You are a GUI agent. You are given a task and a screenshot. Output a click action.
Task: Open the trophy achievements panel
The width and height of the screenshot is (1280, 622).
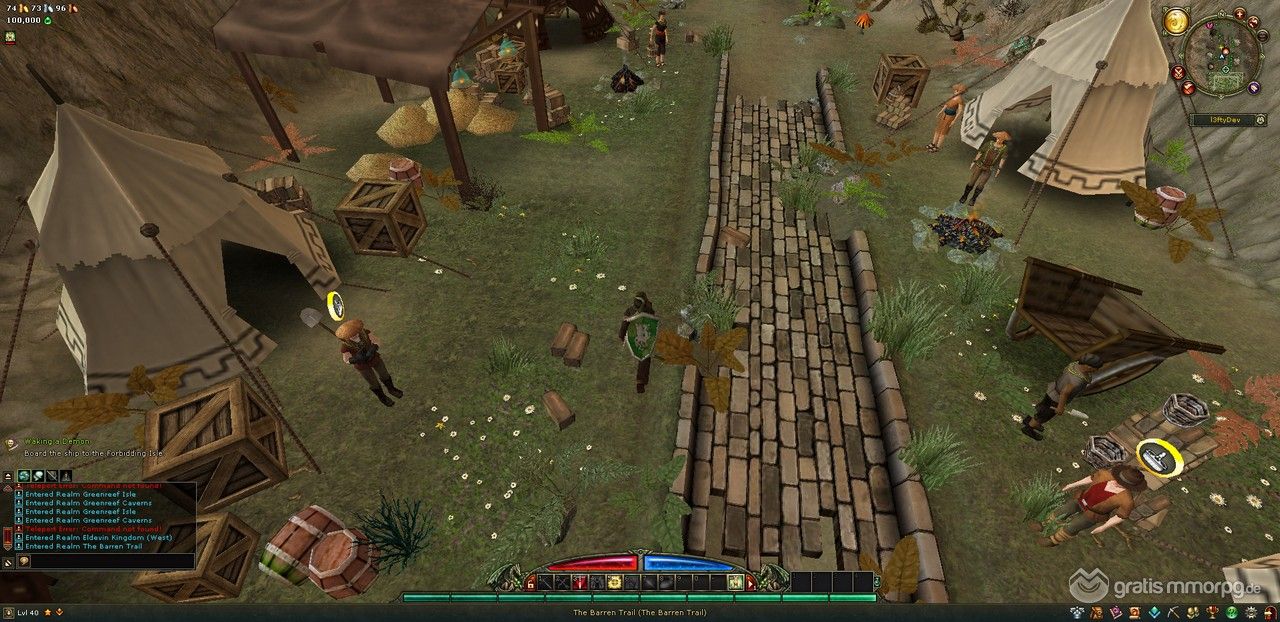[1214, 612]
